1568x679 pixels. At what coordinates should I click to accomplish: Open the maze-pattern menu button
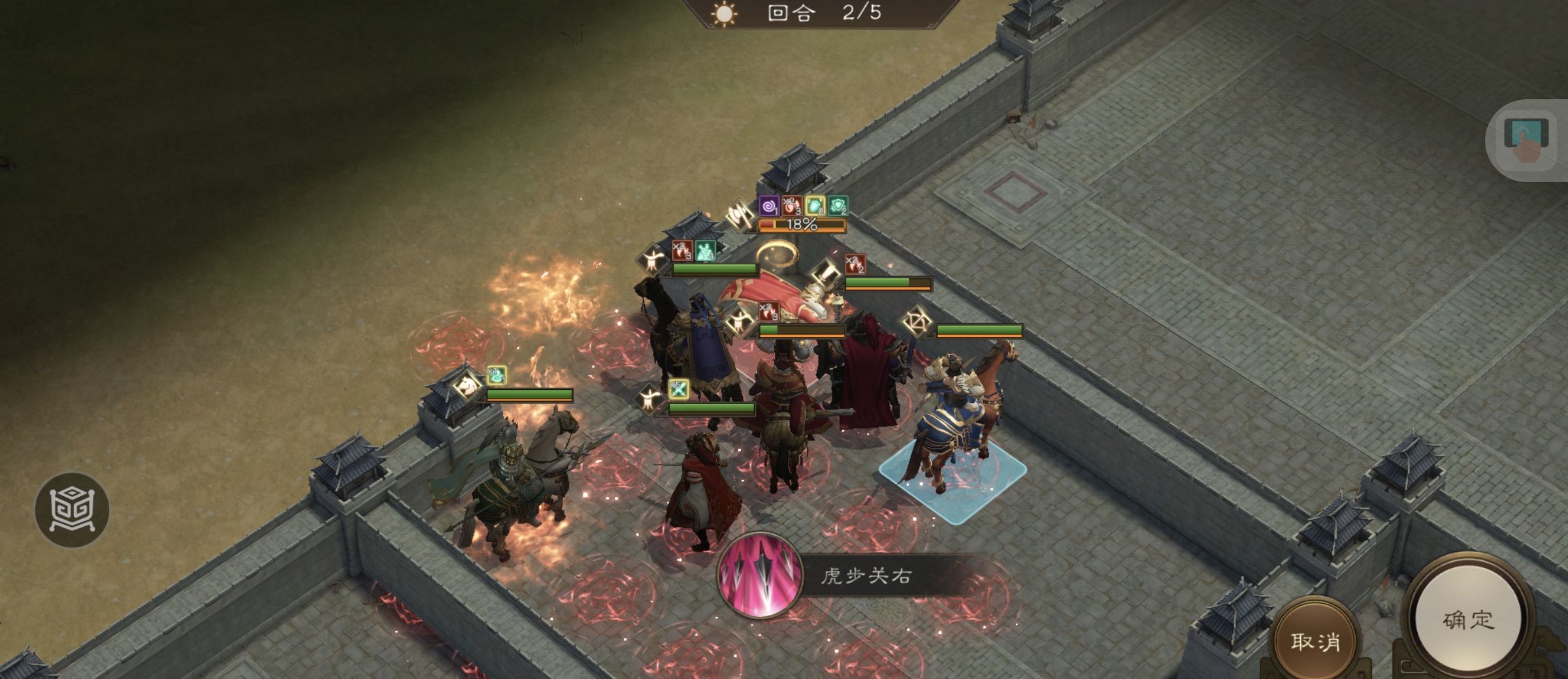(x=72, y=509)
